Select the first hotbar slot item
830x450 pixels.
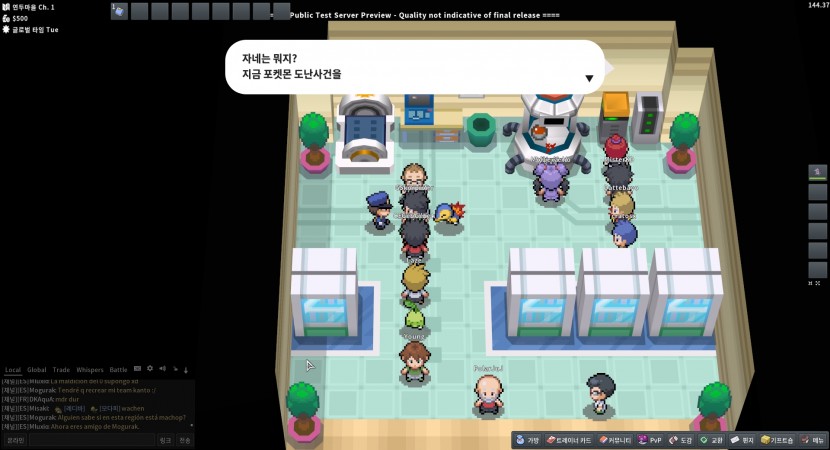pos(119,11)
